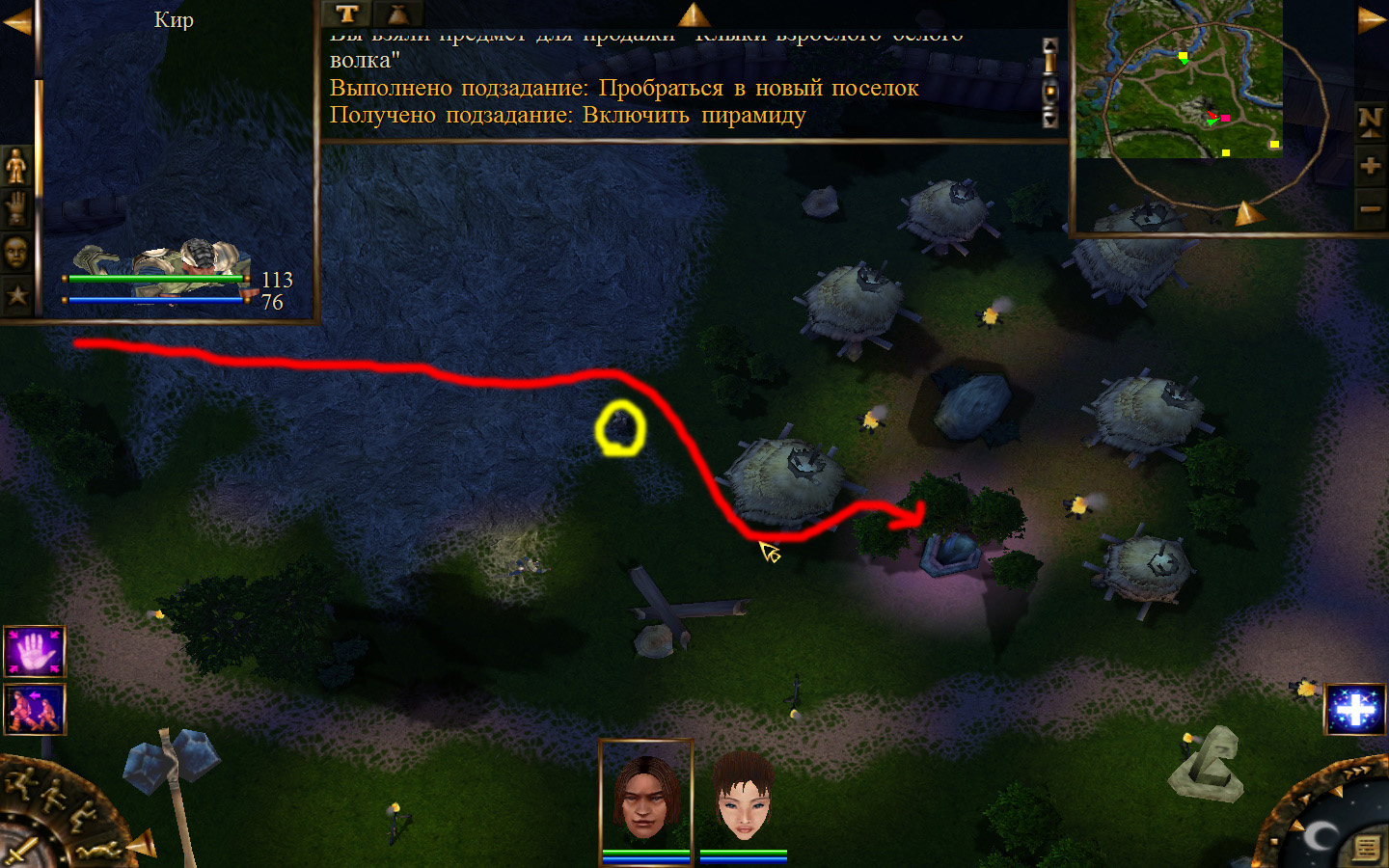Zoom out the minimap with minus button
Image resolution: width=1389 pixels, height=868 pixels.
point(1370,208)
